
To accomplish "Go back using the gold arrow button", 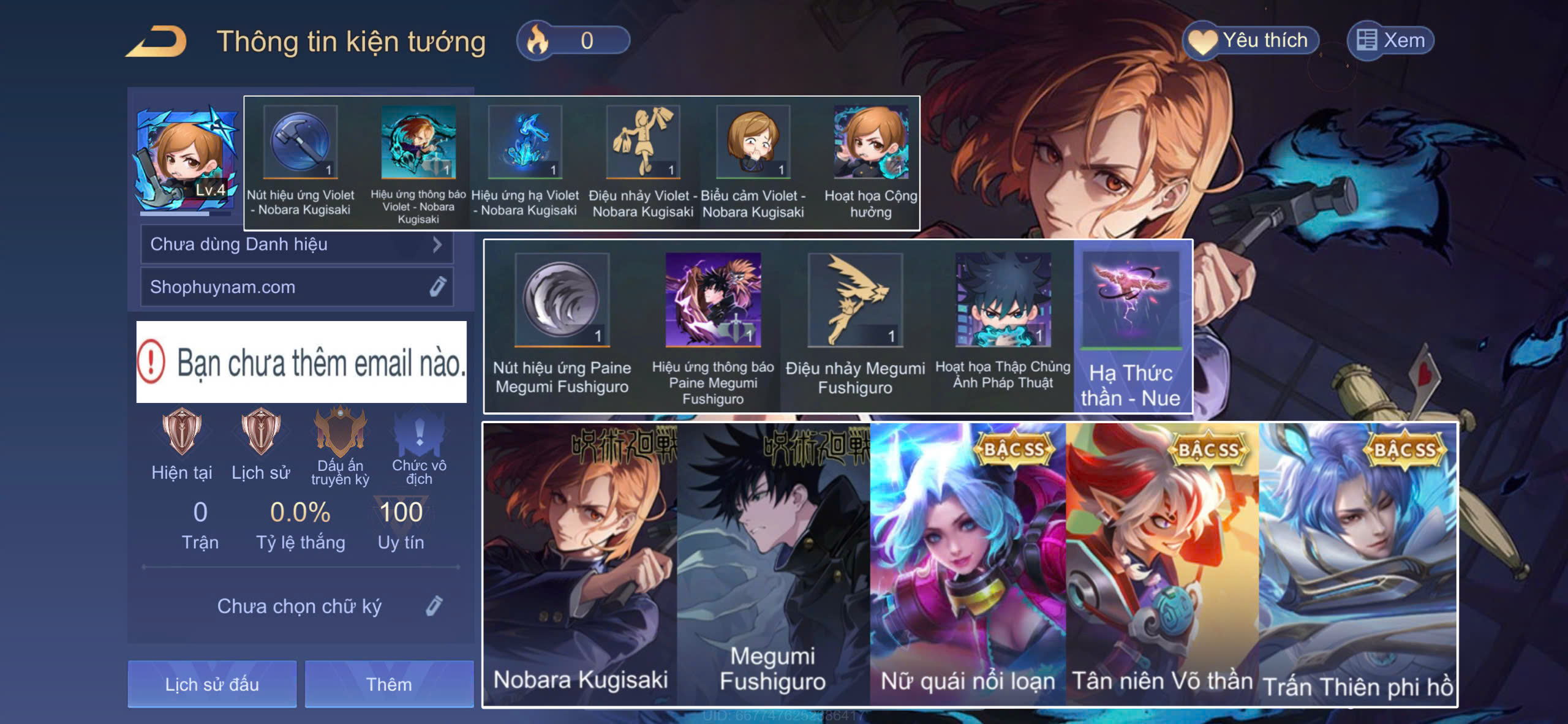I will click(157, 42).
